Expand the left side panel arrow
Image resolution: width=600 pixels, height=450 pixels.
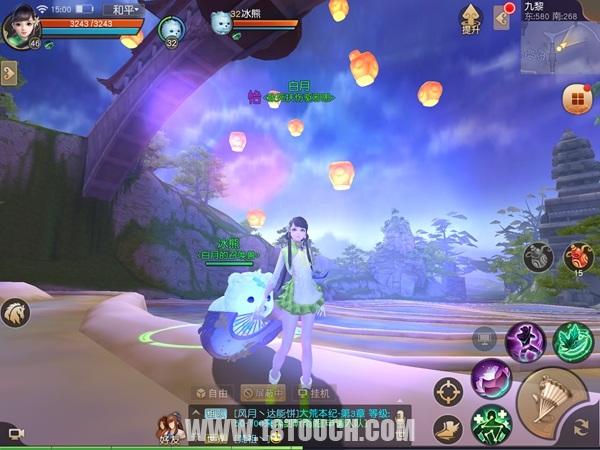(9, 73)
